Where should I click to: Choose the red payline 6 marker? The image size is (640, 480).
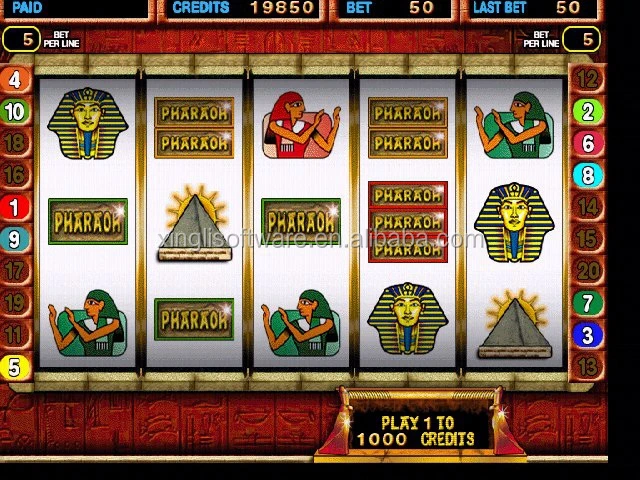tap(588, 143)
